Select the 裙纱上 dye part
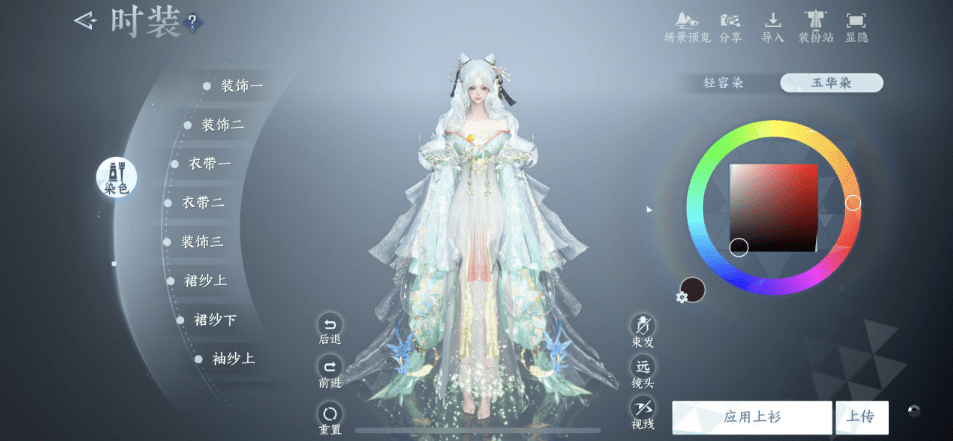The height and width of the screenshot is (441, 953). click(x=205, y=280)
